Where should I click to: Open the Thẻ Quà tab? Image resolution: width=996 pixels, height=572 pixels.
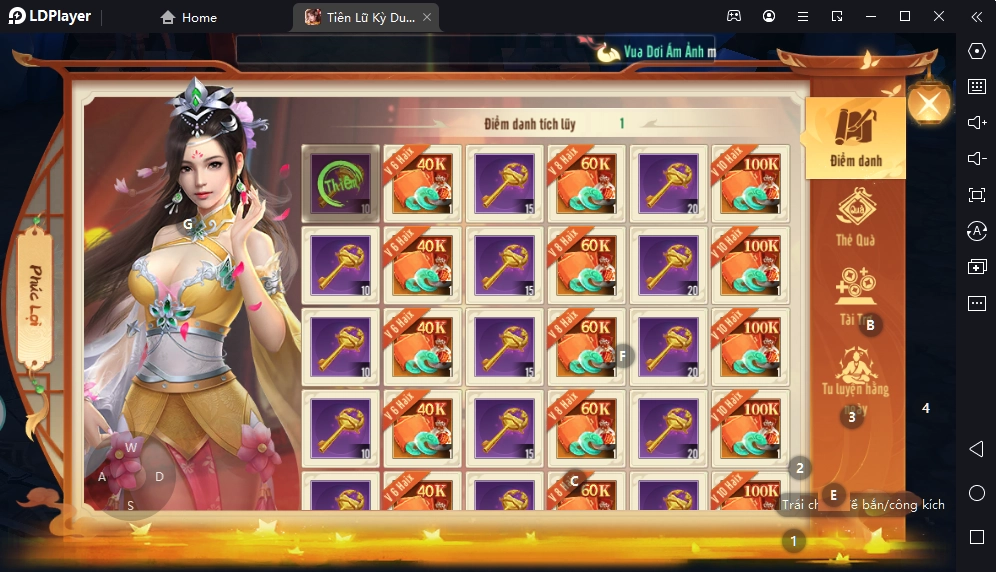coord(855,215)
